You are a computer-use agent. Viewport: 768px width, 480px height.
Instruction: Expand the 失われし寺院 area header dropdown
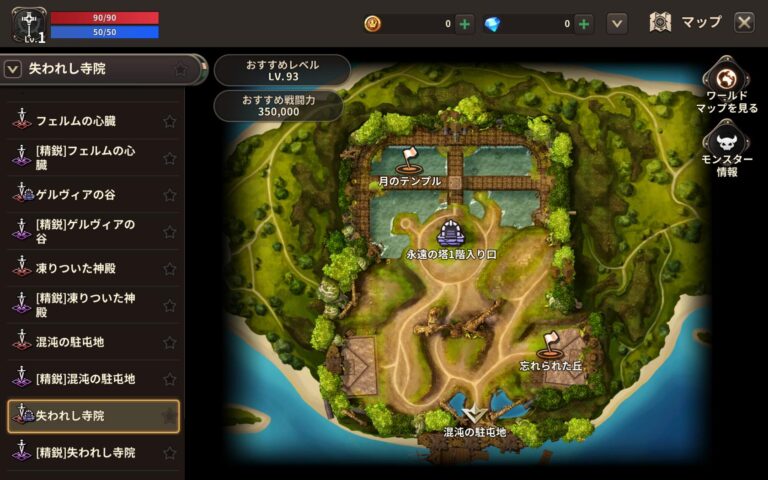pos(14,69)
